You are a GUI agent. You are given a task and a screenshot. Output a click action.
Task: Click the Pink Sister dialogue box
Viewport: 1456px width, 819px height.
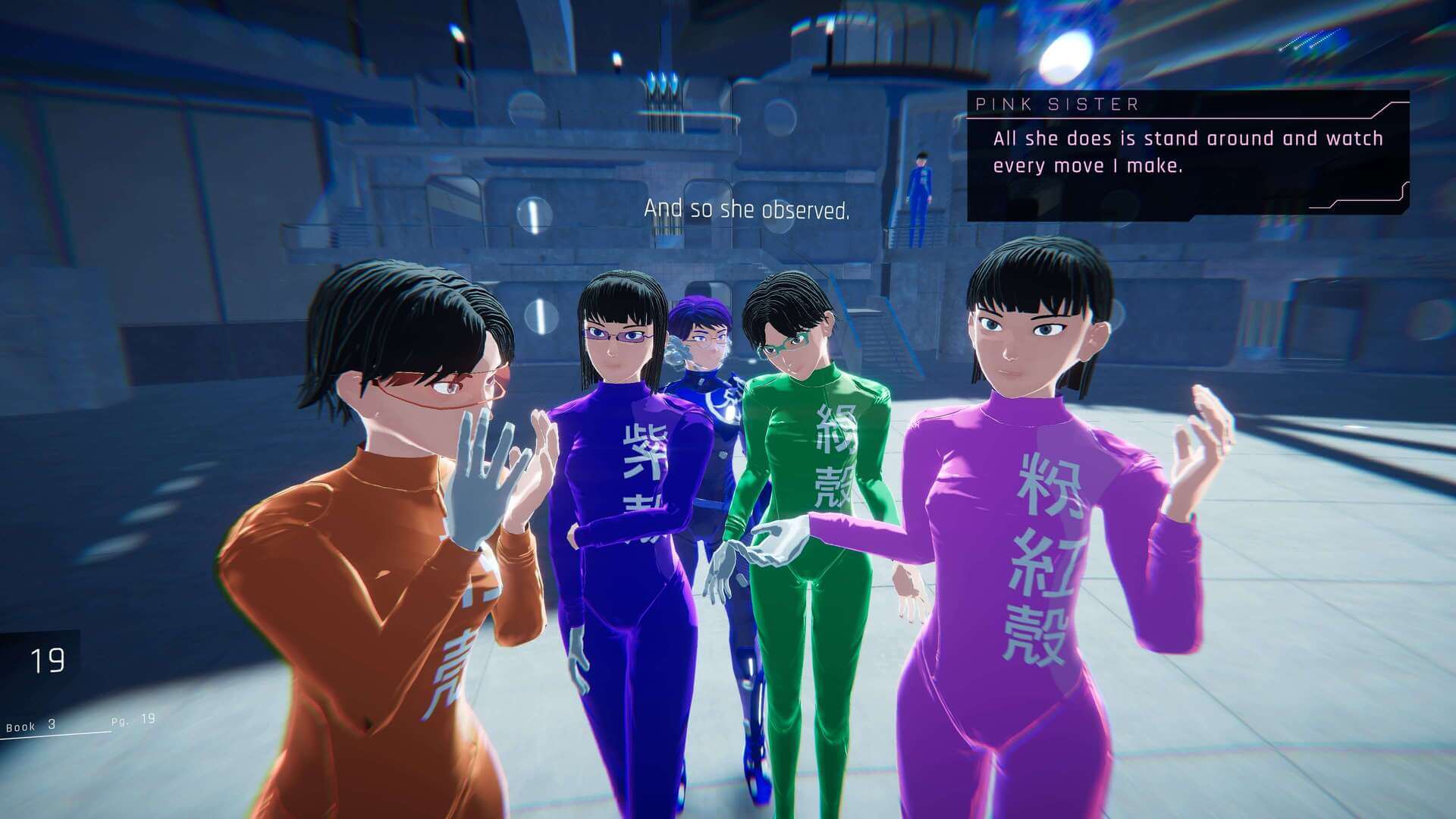pyautogui.click(x=1188, y=154)
